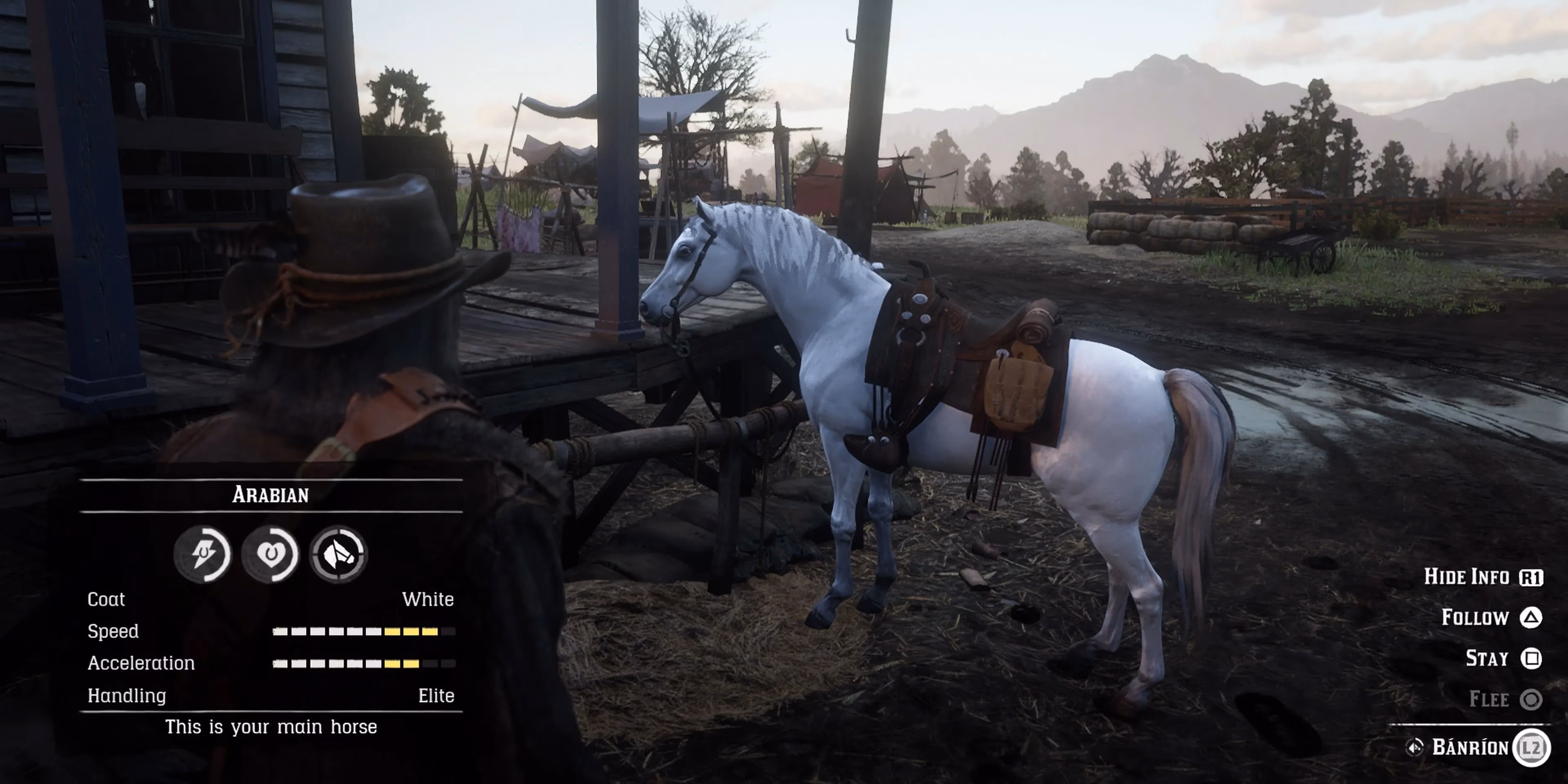Select the horse stamina core icon
The width and height of the screenshot is (1568, 784).
[203, 554]
